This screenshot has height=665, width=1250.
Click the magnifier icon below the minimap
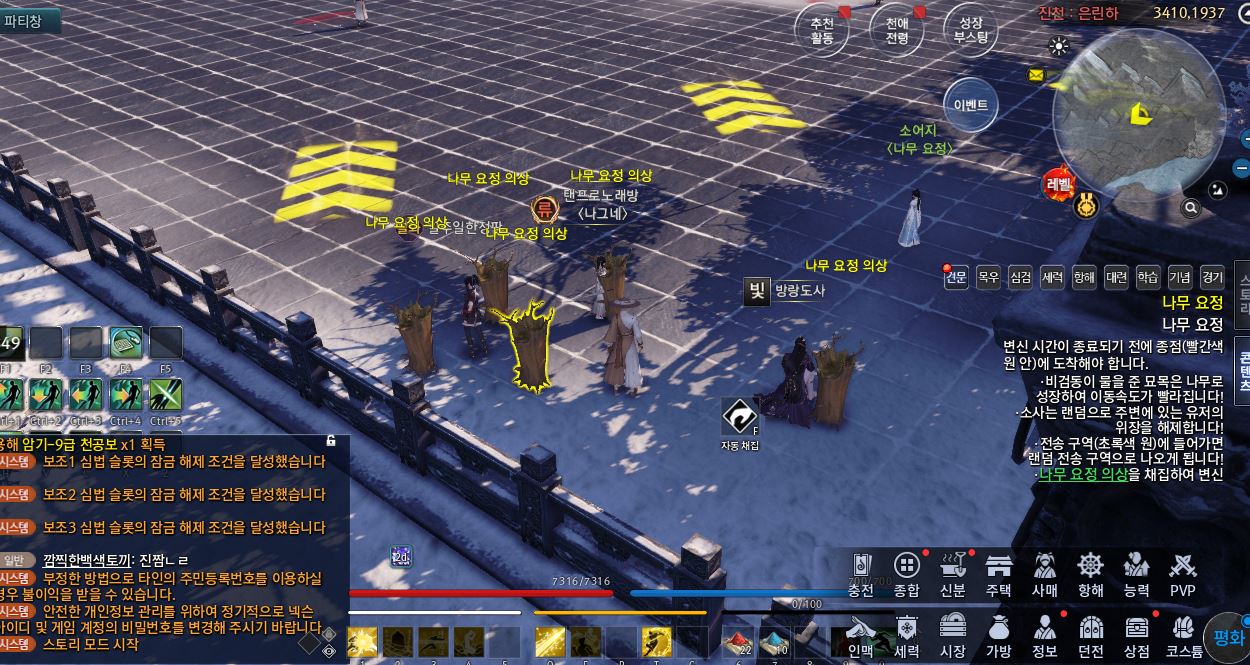point(1191,208)
